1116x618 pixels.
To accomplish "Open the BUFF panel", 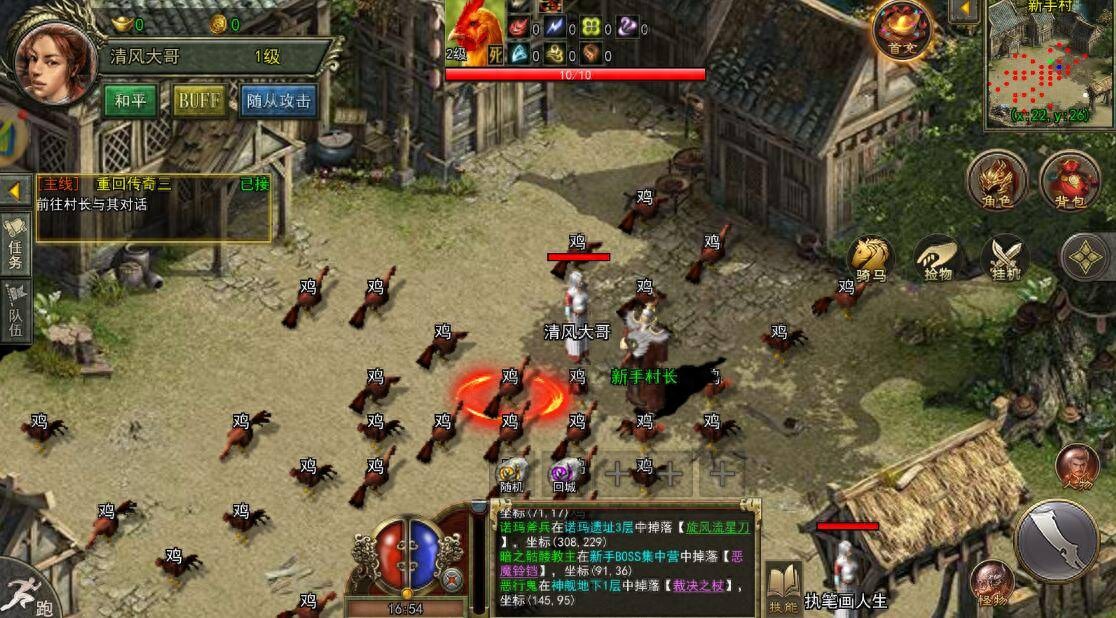I will click(199, 101).
